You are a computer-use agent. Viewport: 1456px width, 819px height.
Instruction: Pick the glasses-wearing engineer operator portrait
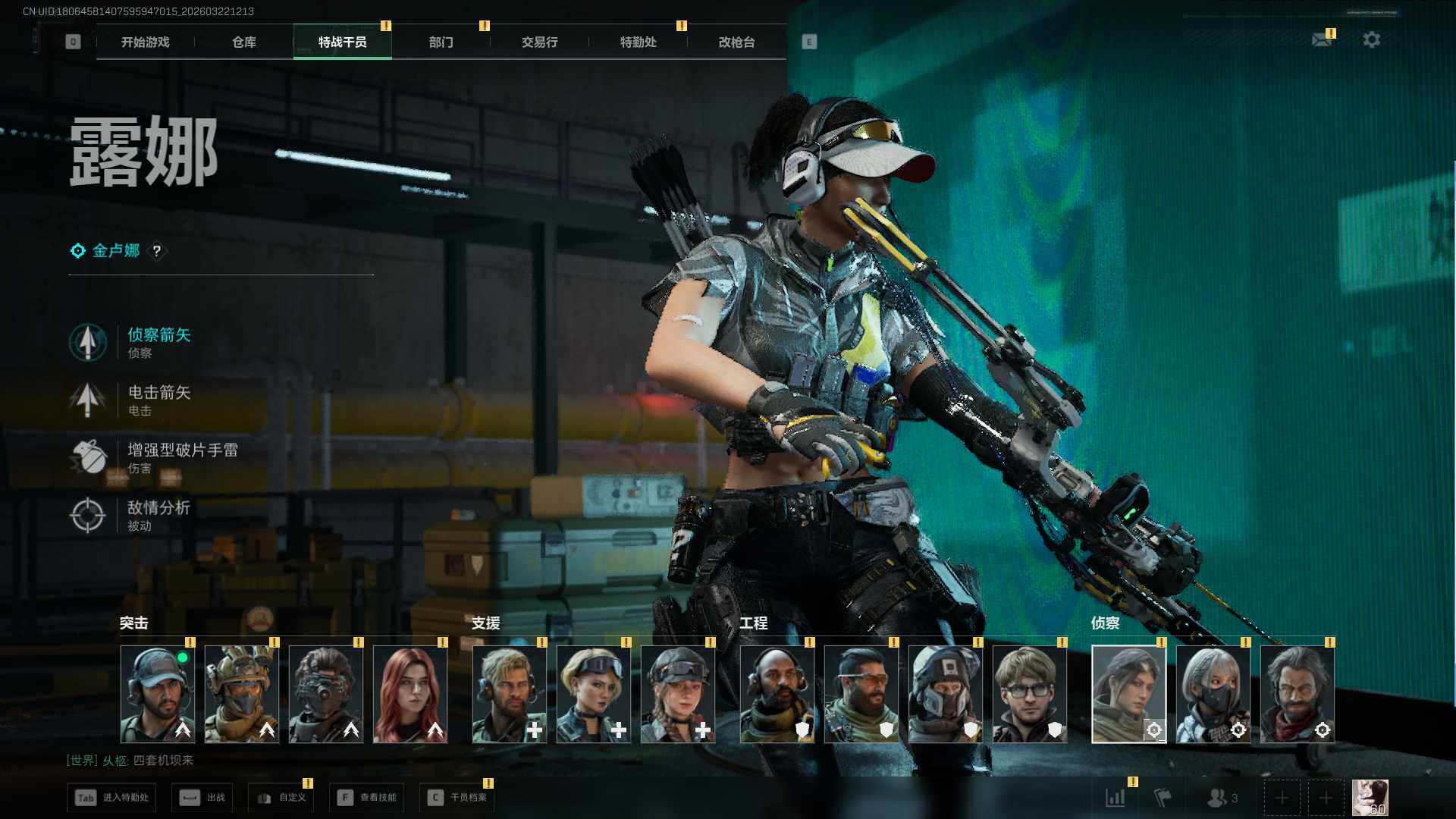coord(1029,694)
